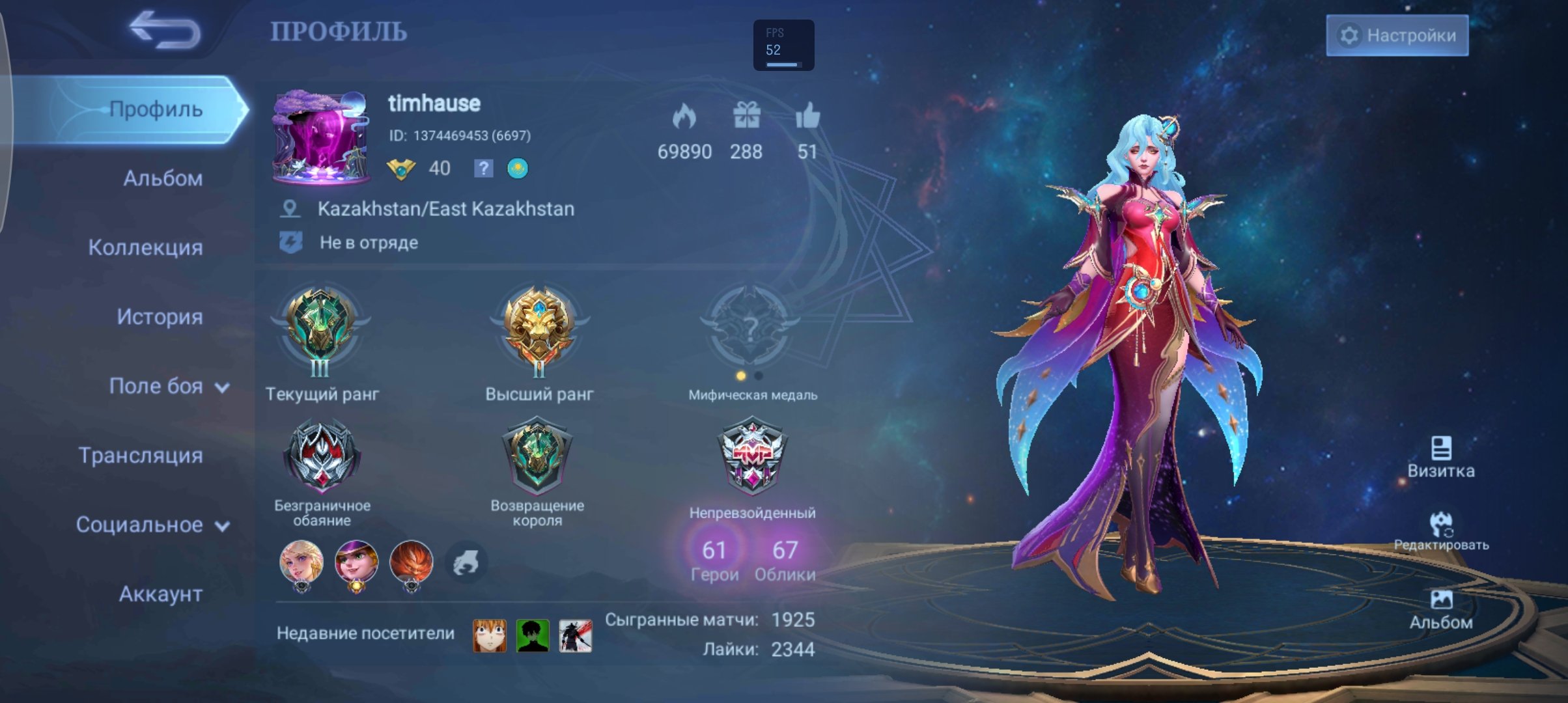
Task: Click Редактировать to edit the displayed hero
Action: coord(1440,531)
